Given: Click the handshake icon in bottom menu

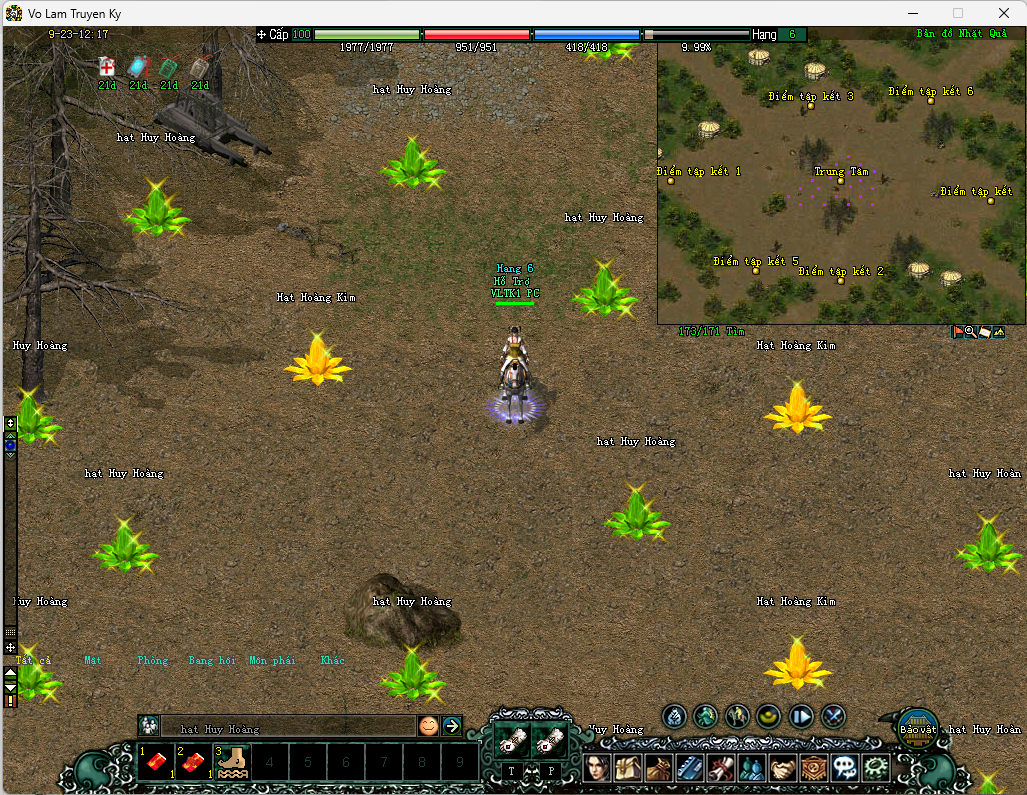Looking at the screenshot, I should point(783,768).
